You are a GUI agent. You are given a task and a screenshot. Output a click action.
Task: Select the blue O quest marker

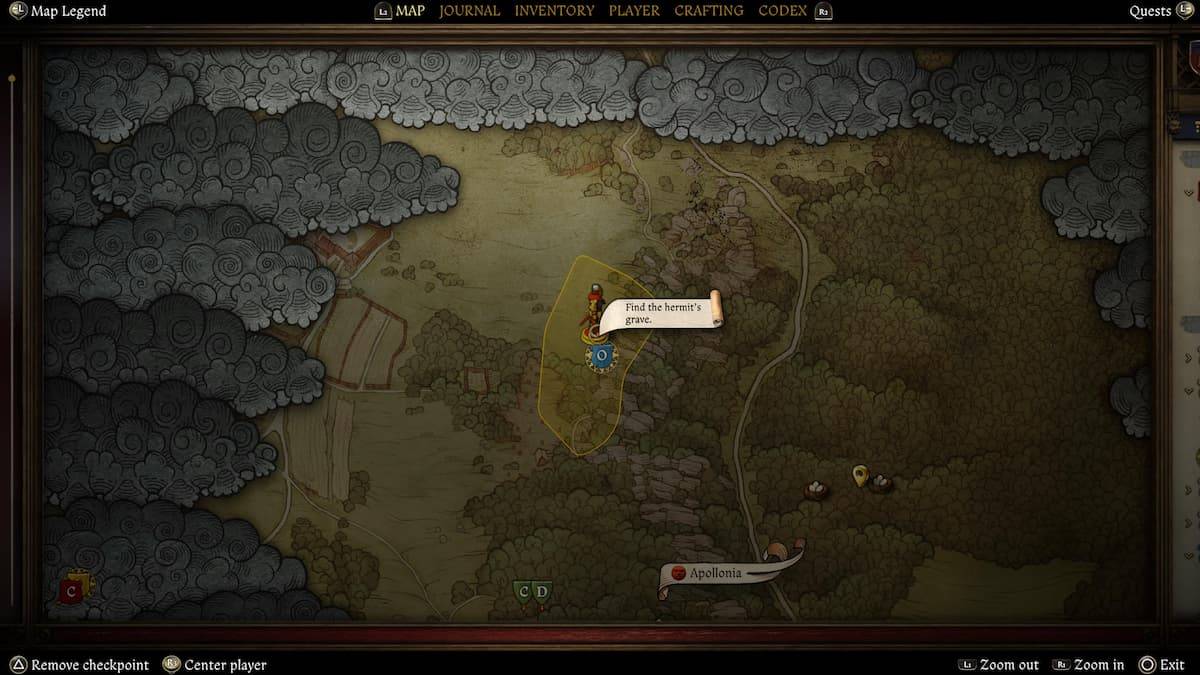601,355
